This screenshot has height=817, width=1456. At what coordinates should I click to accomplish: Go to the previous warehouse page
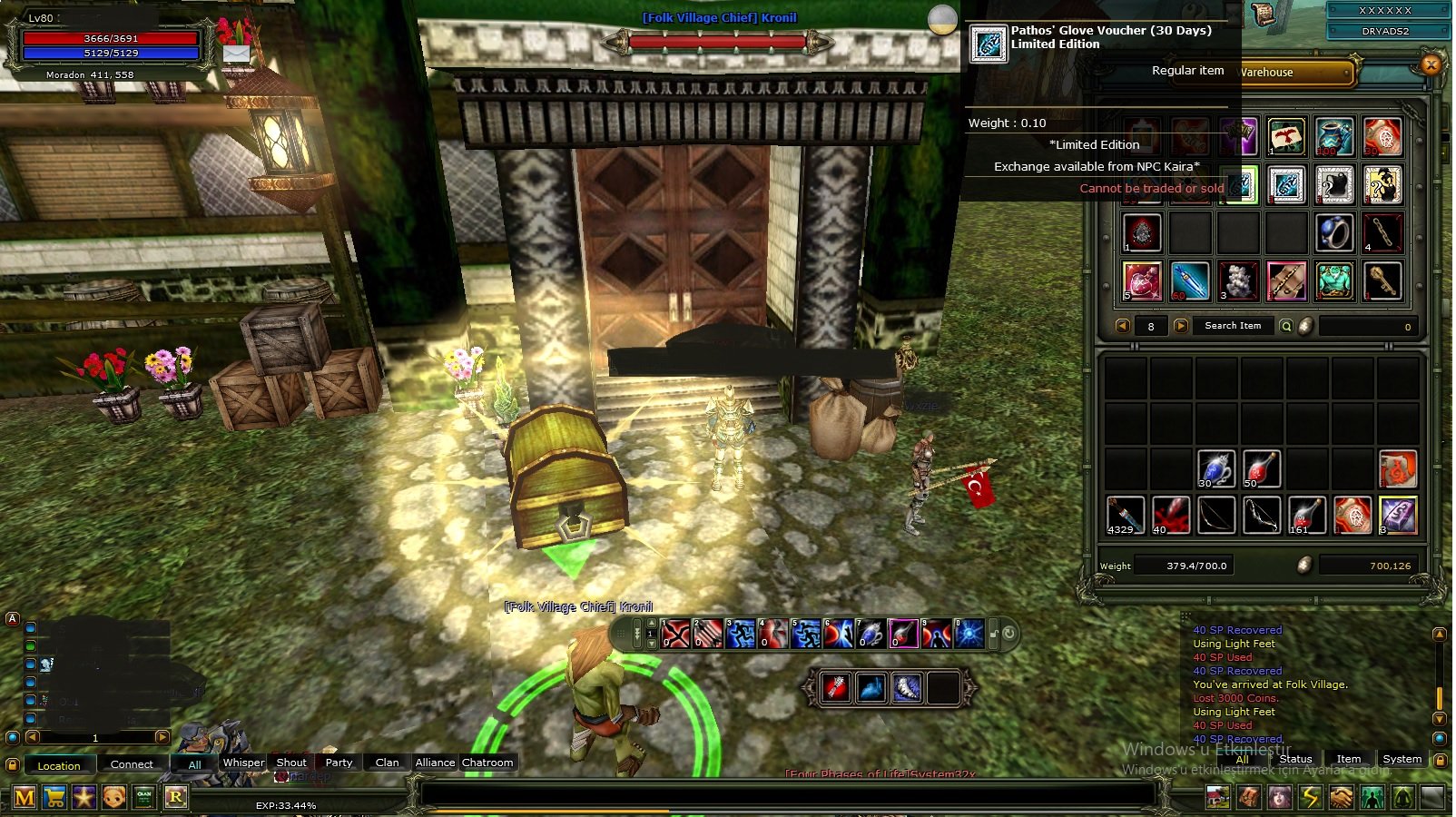click(x=1123, y=326)
